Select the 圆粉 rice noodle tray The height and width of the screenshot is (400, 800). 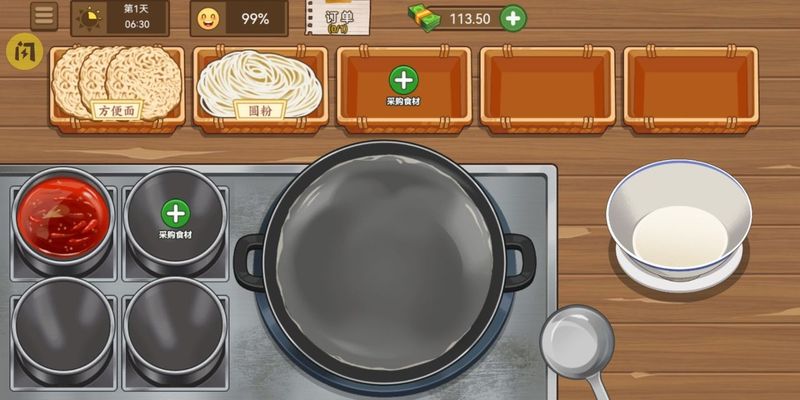261,86
